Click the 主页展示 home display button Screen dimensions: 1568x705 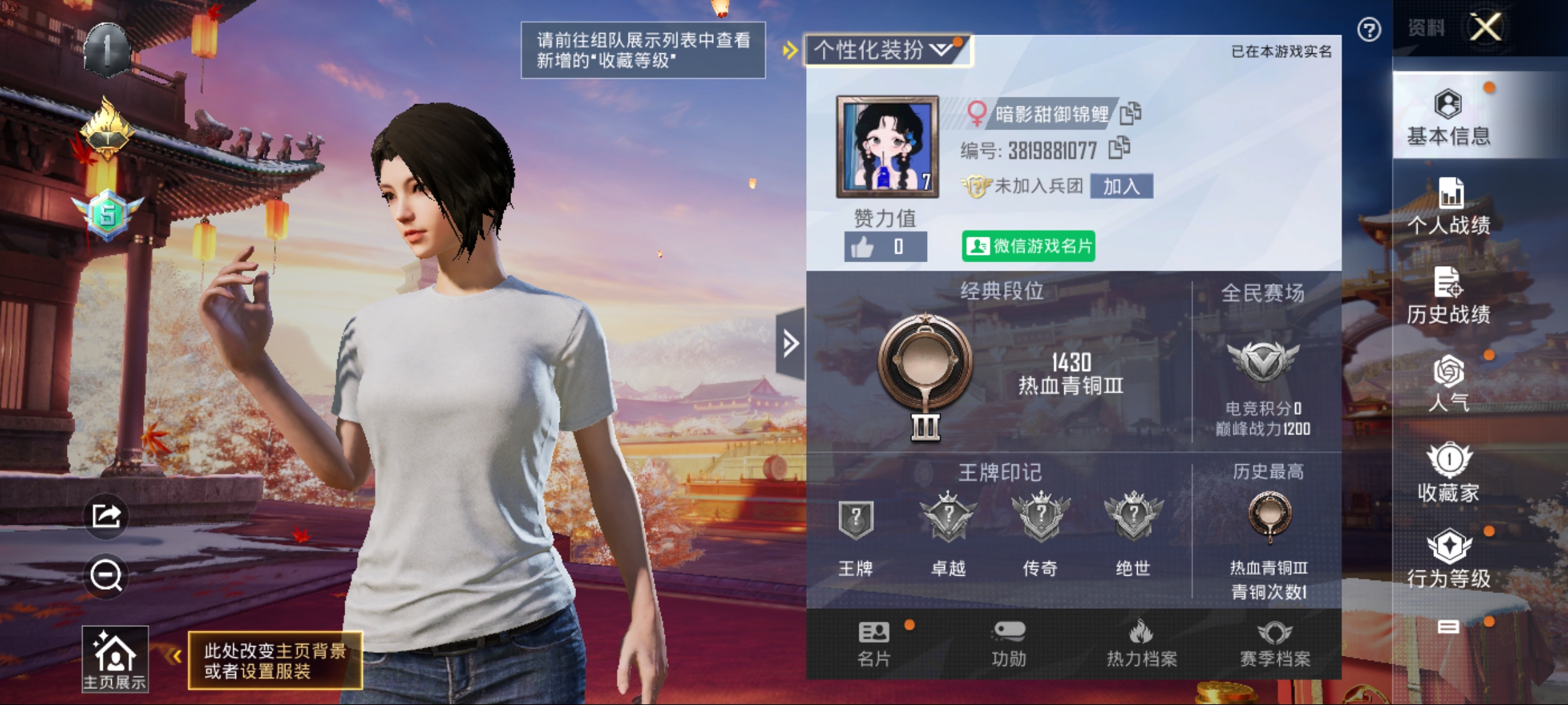click(x=115, y=659)
